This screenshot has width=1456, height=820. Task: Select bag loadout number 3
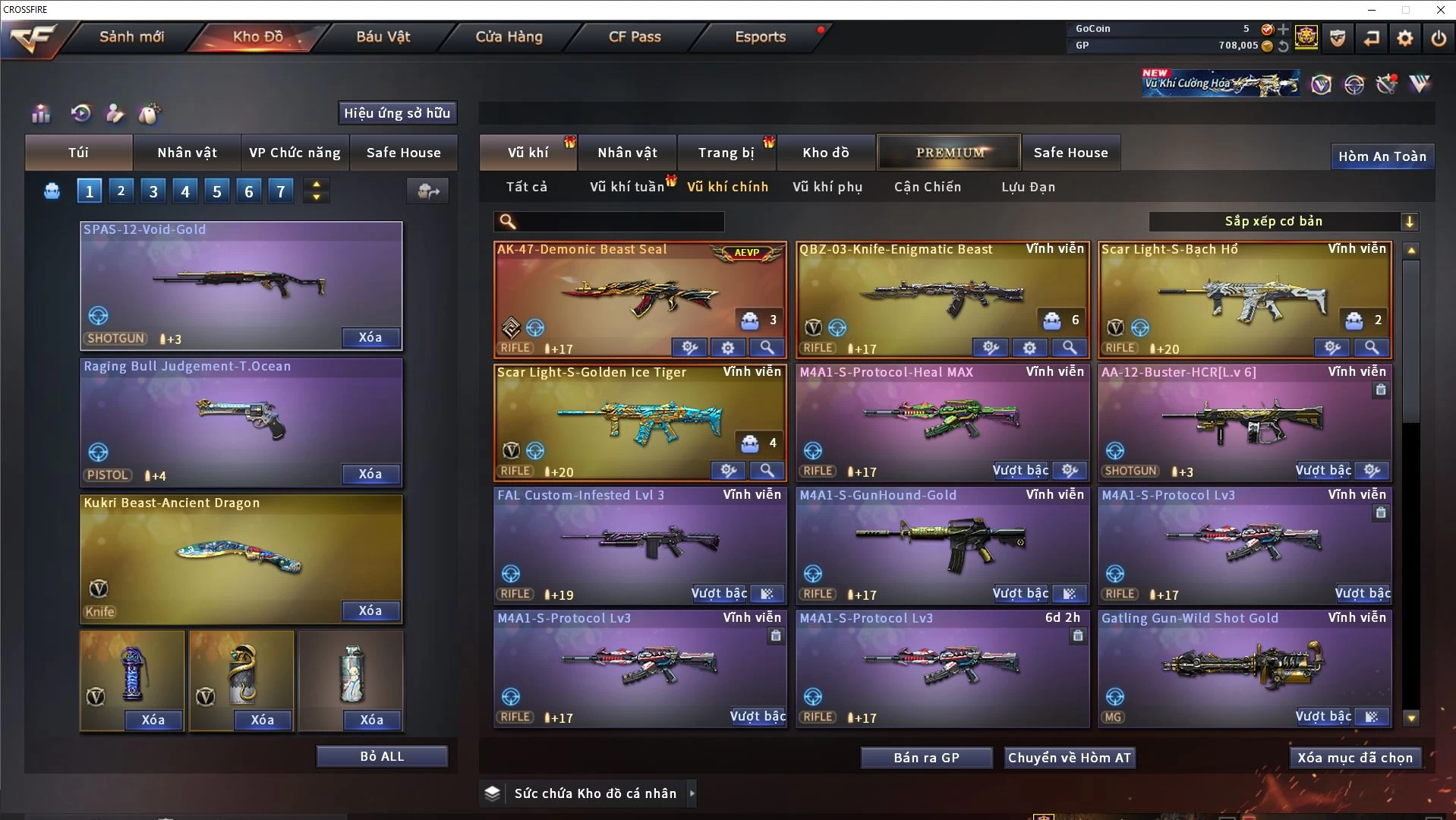153,191
